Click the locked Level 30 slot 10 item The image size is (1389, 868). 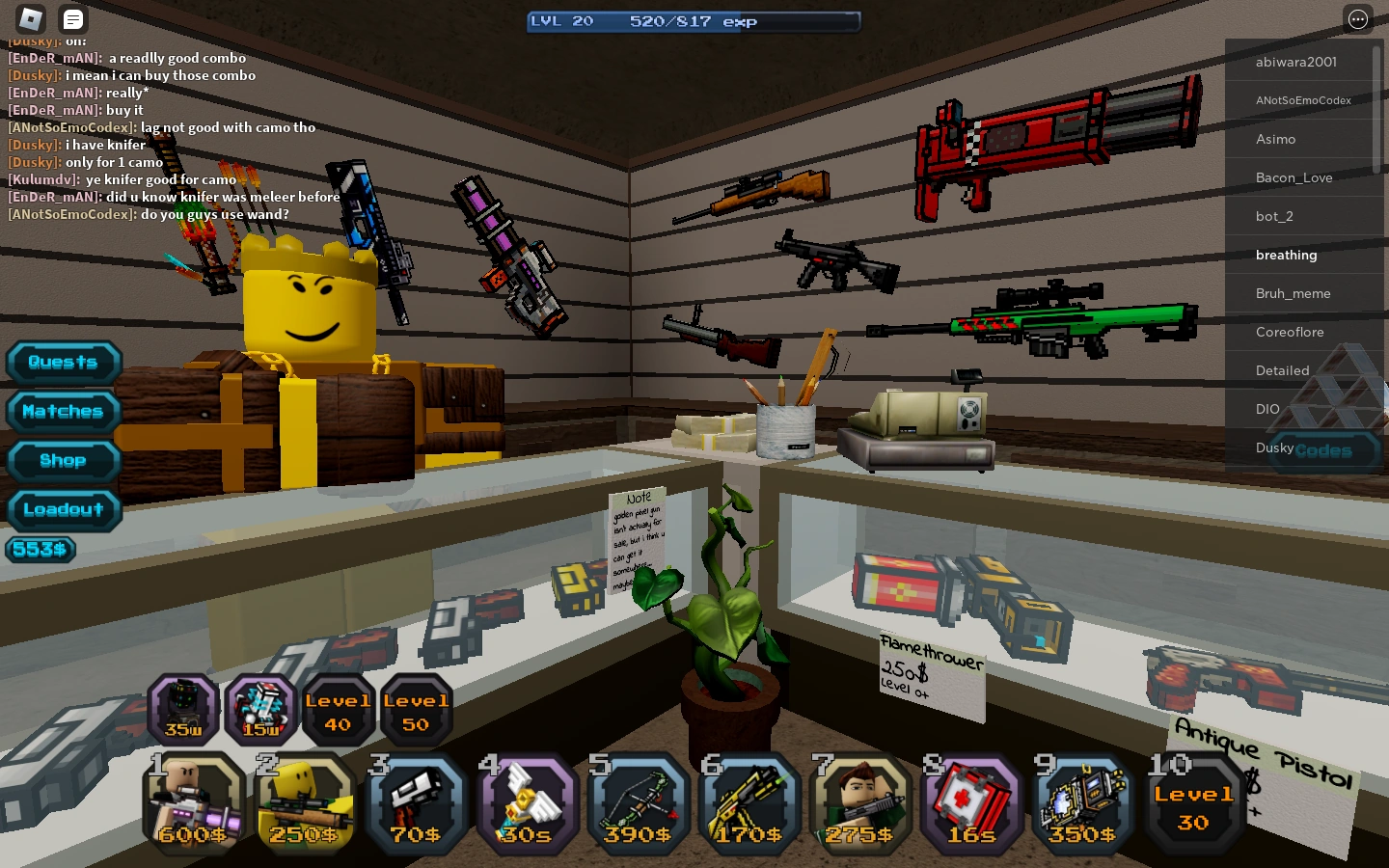pos(1193,803)
